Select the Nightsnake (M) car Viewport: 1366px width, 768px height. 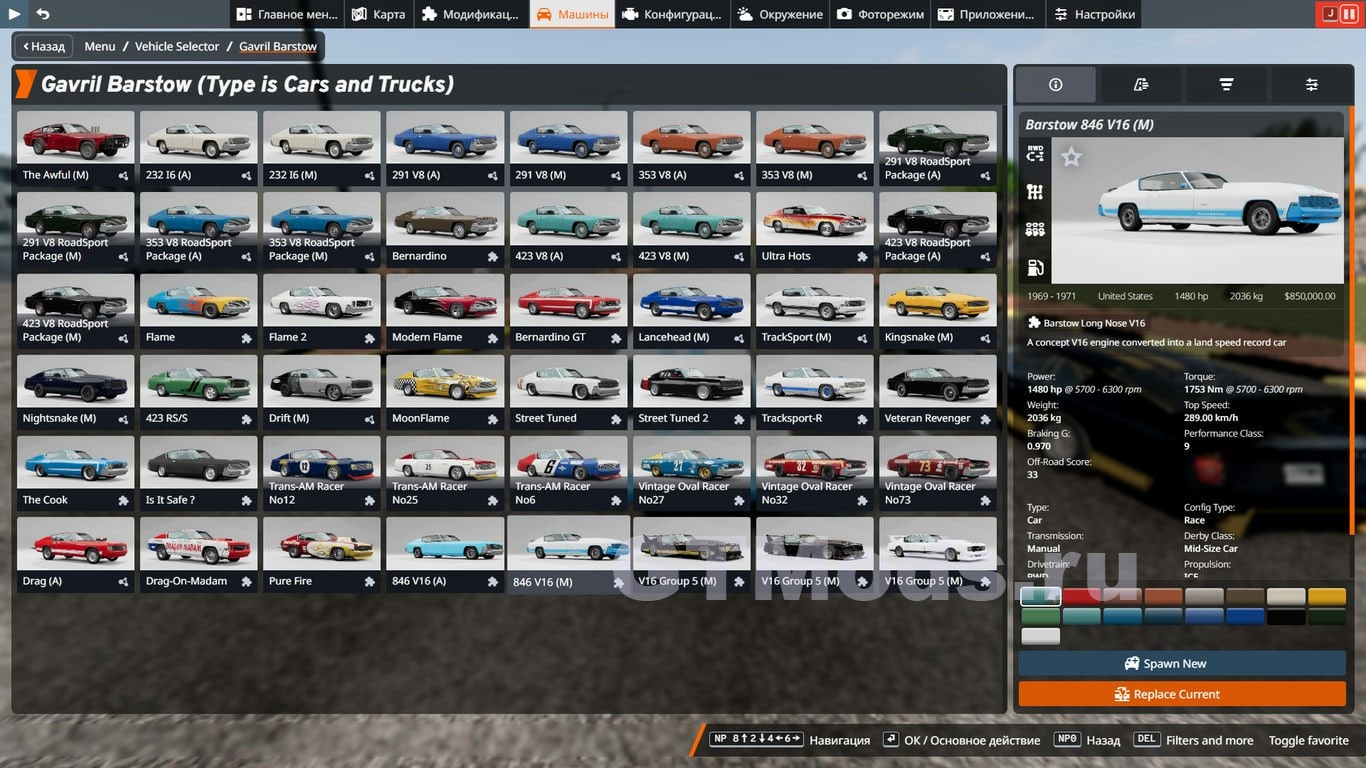coord(76,392)
